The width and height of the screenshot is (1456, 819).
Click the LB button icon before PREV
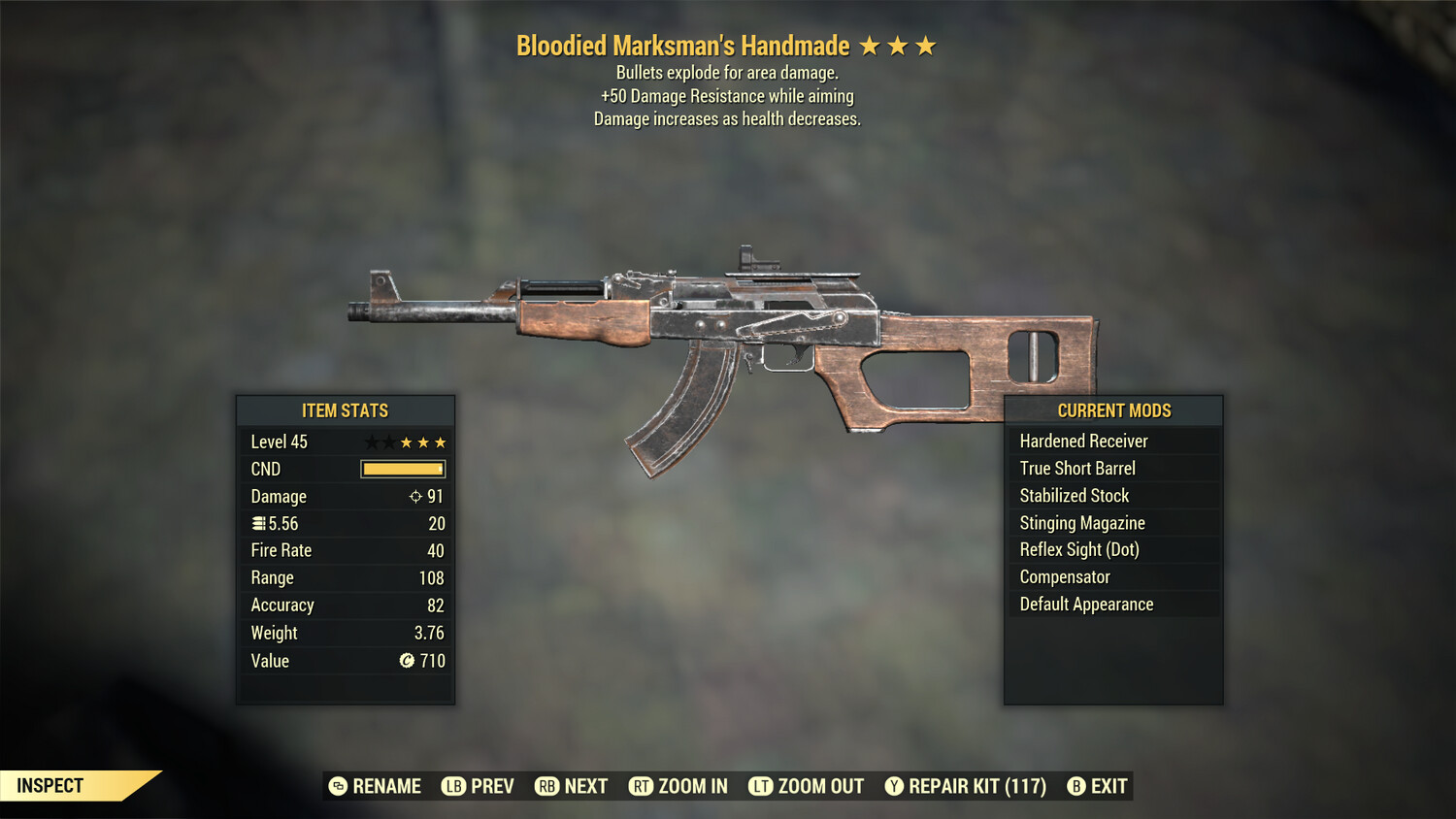tap(452, 786)
